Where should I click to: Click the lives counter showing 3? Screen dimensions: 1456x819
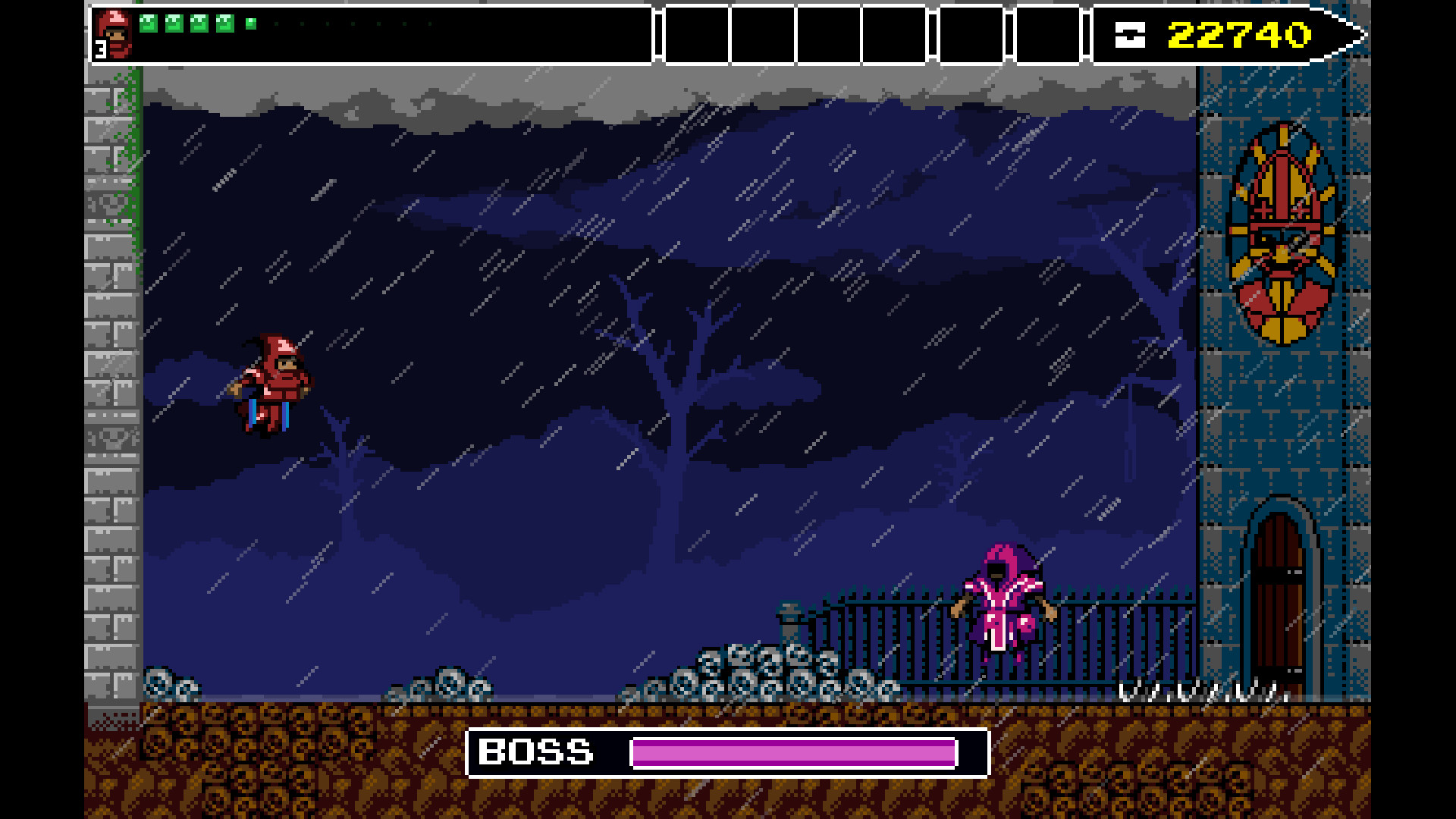coord(99,48)
